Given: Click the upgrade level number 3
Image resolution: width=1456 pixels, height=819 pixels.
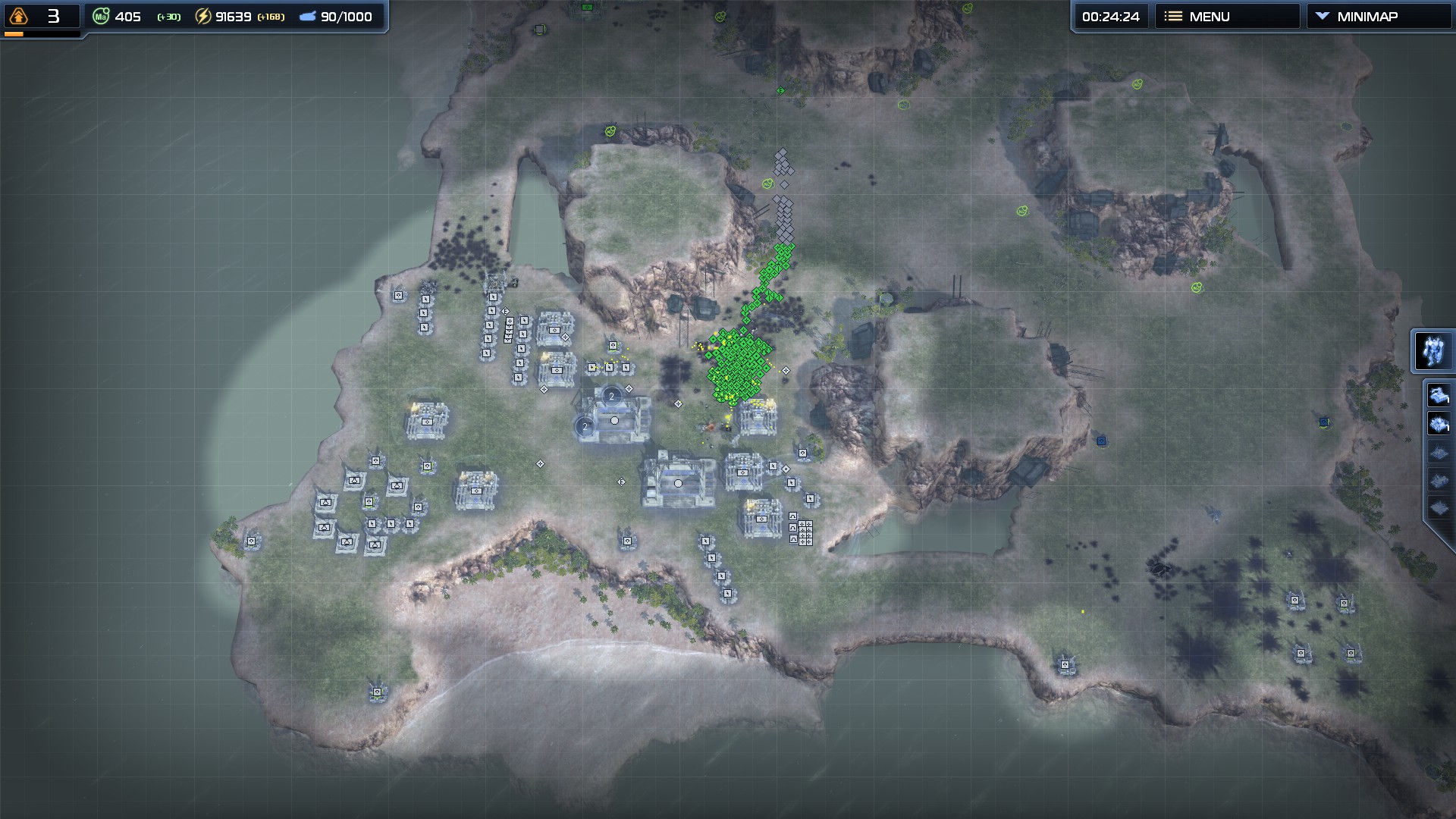Looking at the screenshot, I should (x=53, y=14).
